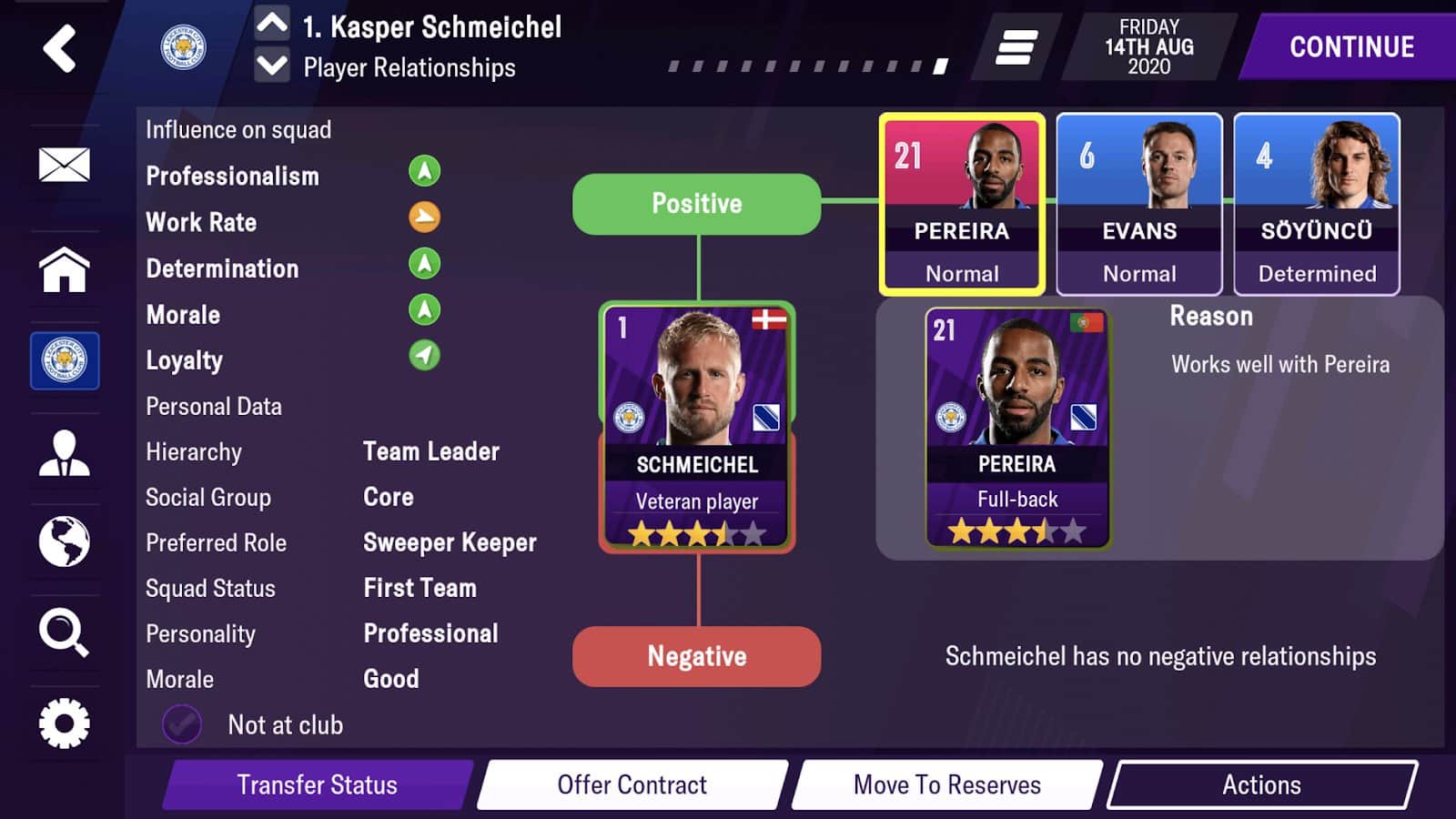Click the CONTINUE button
Viewport: 1456px width, 819px height.
pos(1351,47)
